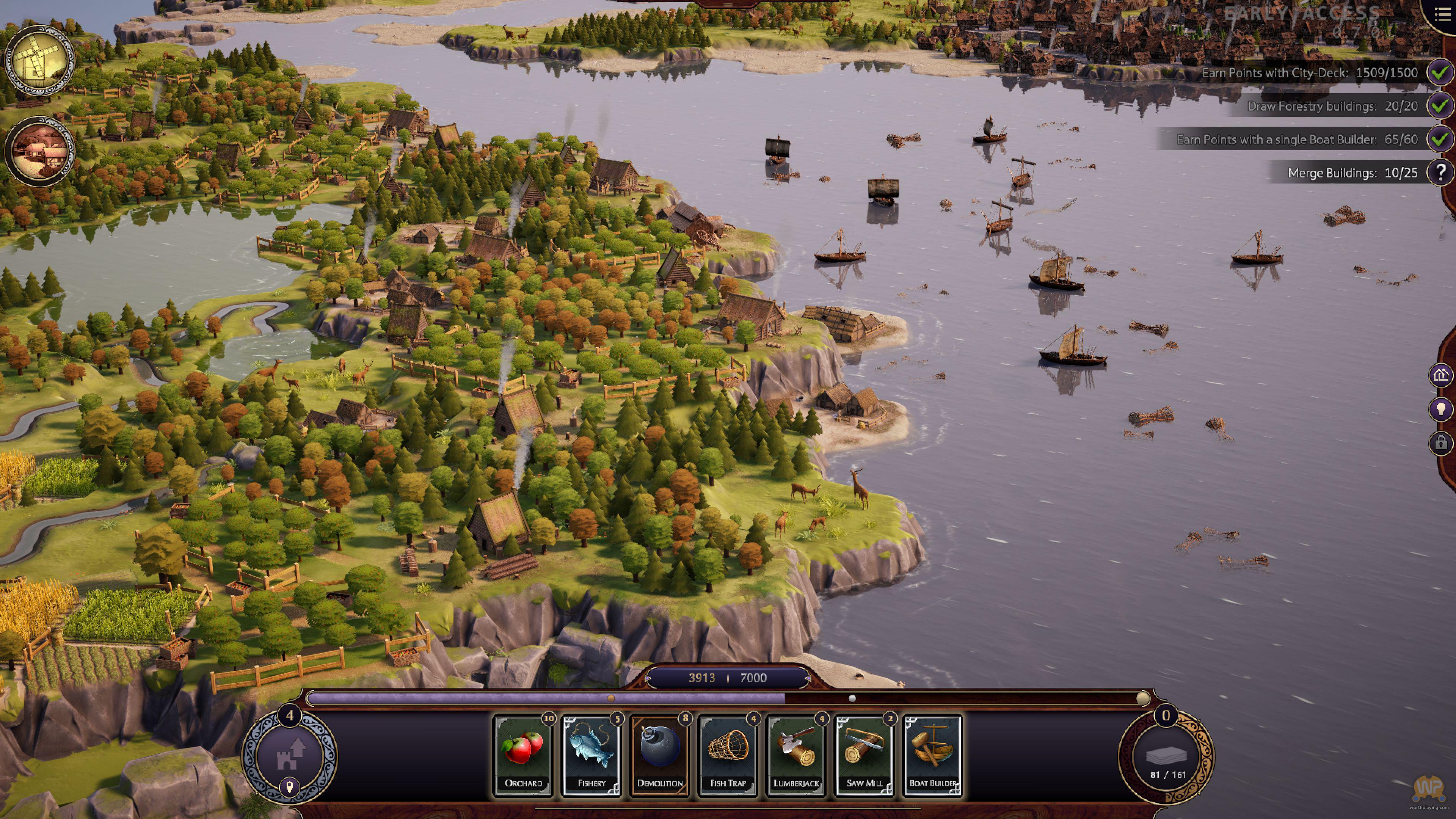1456x819 pixels.
Task: Open the help icon beside Merge Buildings
Action: [1441, 173]
